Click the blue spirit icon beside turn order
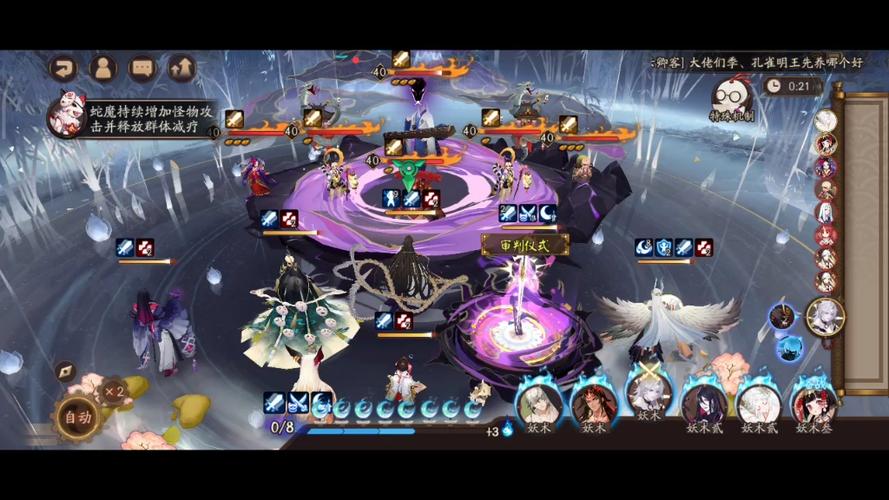Image resolution: width=889 pixels, height=500 pixels. point(789,347)
